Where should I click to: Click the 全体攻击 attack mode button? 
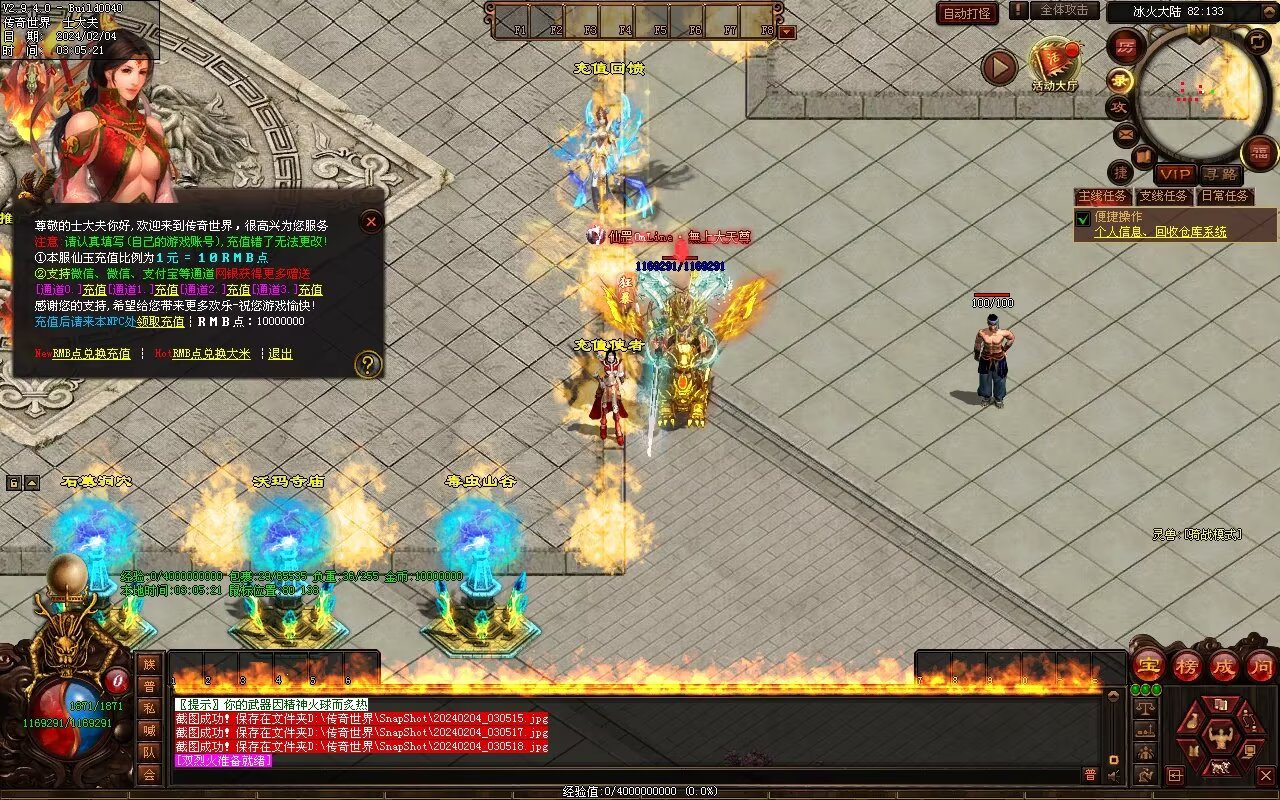click(1064, 10)
